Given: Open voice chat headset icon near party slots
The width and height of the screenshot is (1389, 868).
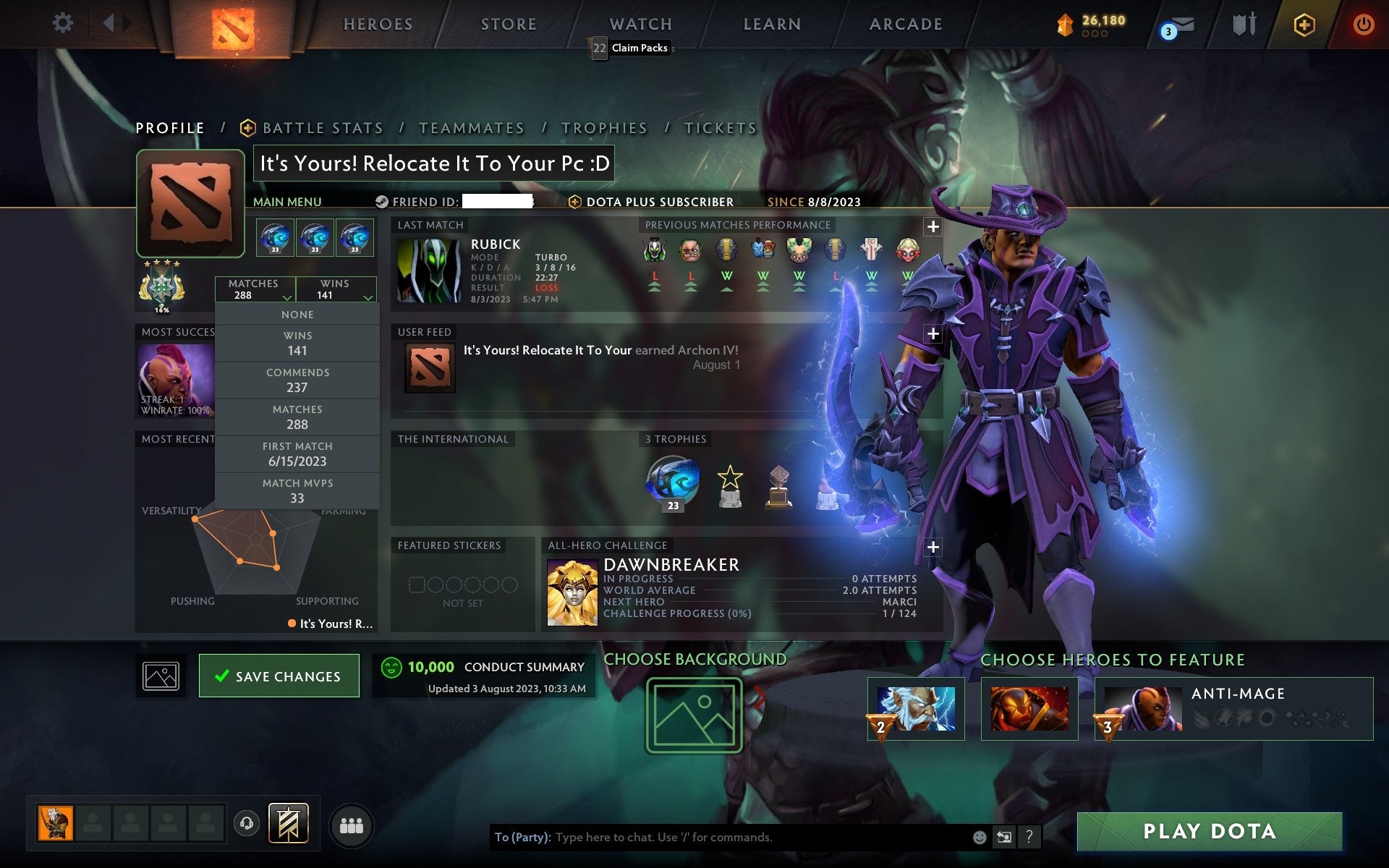Looking at the screenshot, I should (x=247, y=822).
